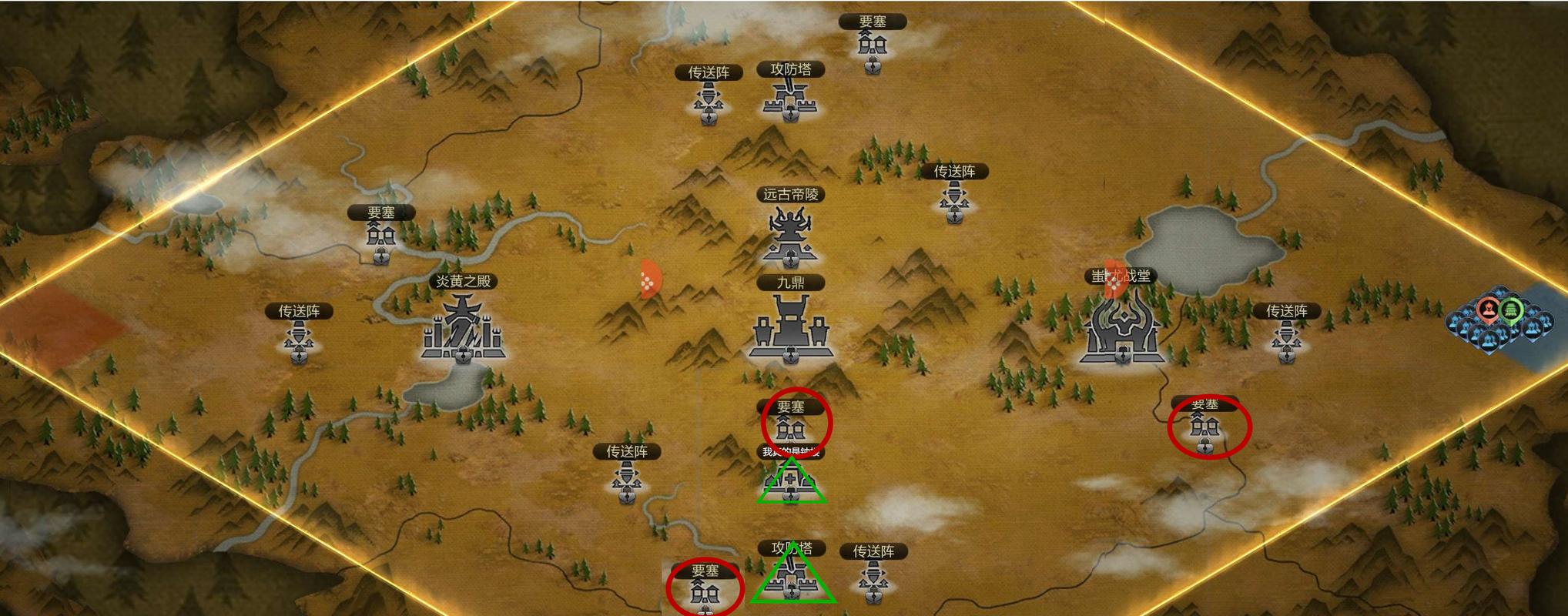Select the 要塞 beside 炎黄之殿
Viewport: 1568px width, 616px height.
click(x=380, y=235)
